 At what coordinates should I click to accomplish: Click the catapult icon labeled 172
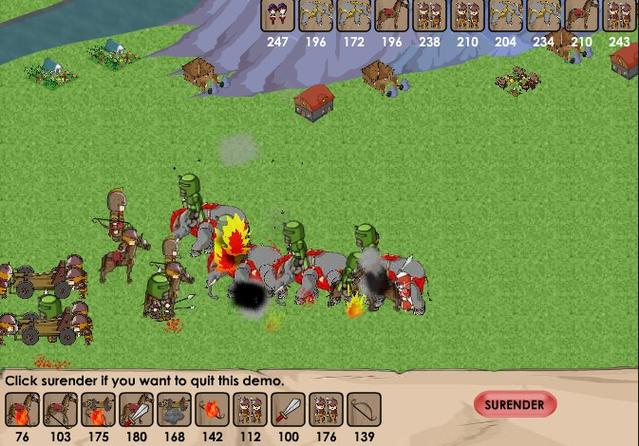354,16
